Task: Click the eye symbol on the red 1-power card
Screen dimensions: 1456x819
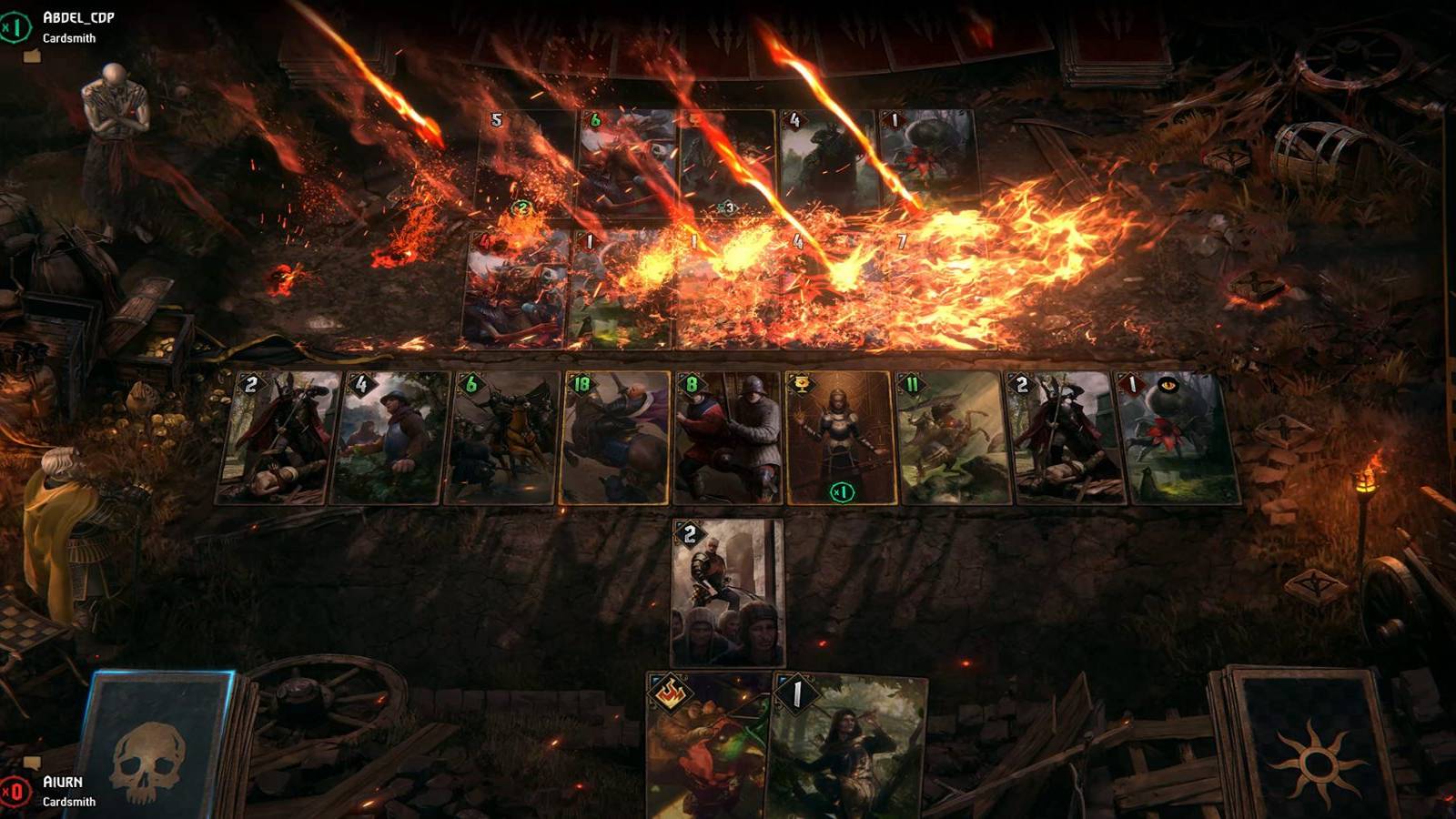Action: [x=1168, y=385]
